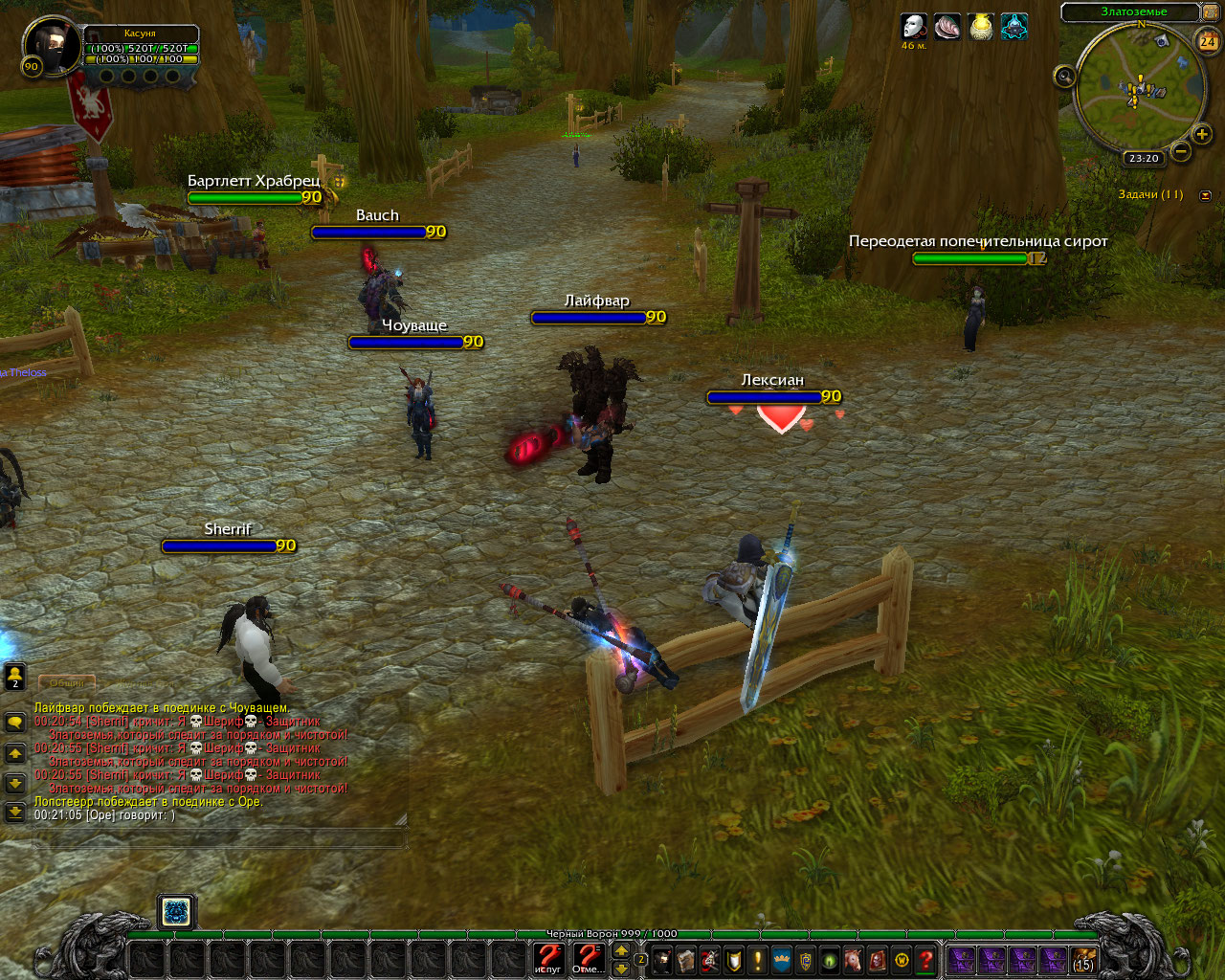Open the yellow exclamation quest log button
1225x980 pixels.
coord(758,960)
